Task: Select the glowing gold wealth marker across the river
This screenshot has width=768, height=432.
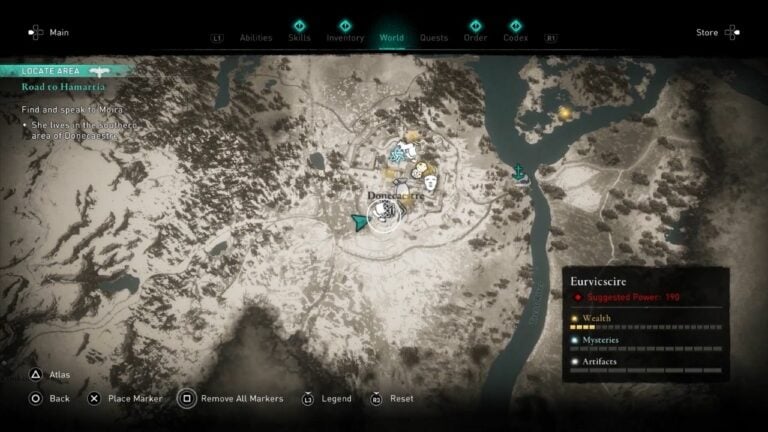Action: point(565,113)
